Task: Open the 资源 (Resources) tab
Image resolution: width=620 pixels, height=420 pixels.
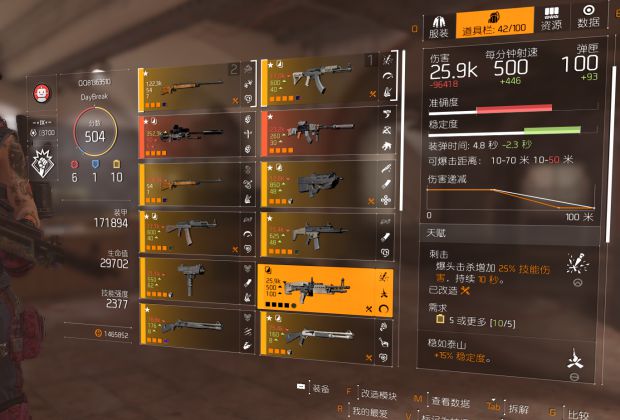Action: (x=551, y=22)
